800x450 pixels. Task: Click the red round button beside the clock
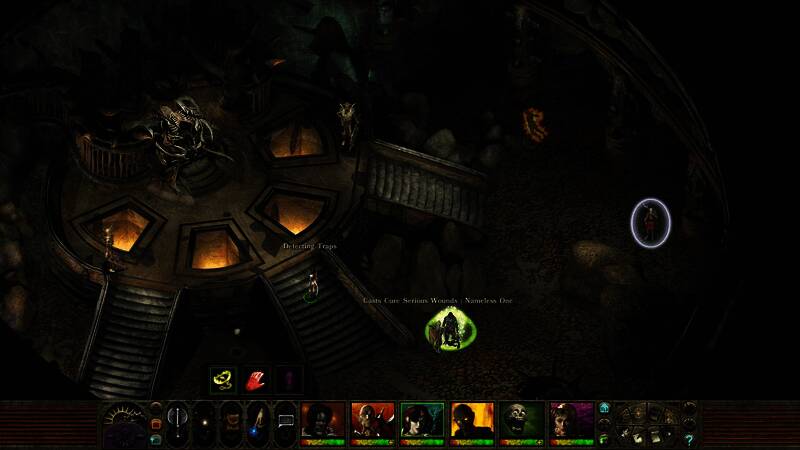(x=156, y=423)
